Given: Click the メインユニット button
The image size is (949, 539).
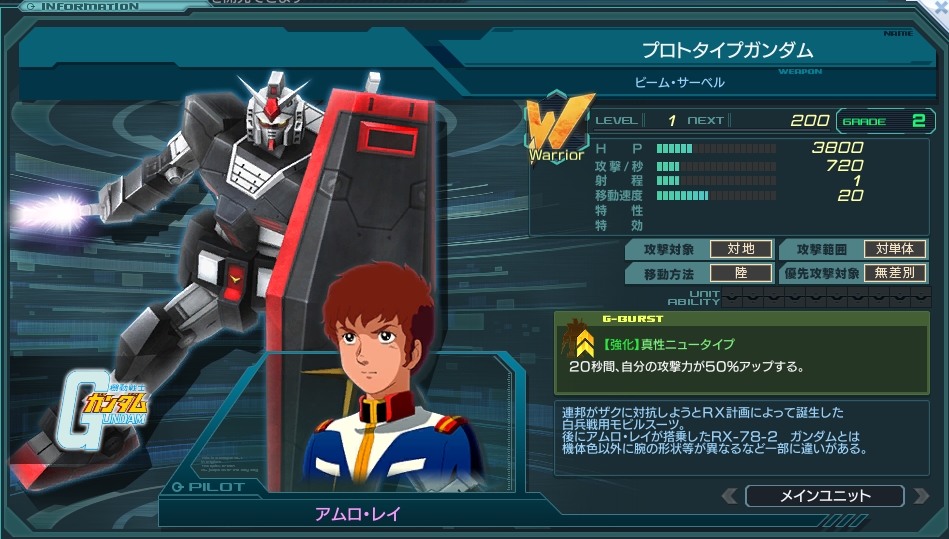Looking at the screenshot, I should click(x=824, y=496).
